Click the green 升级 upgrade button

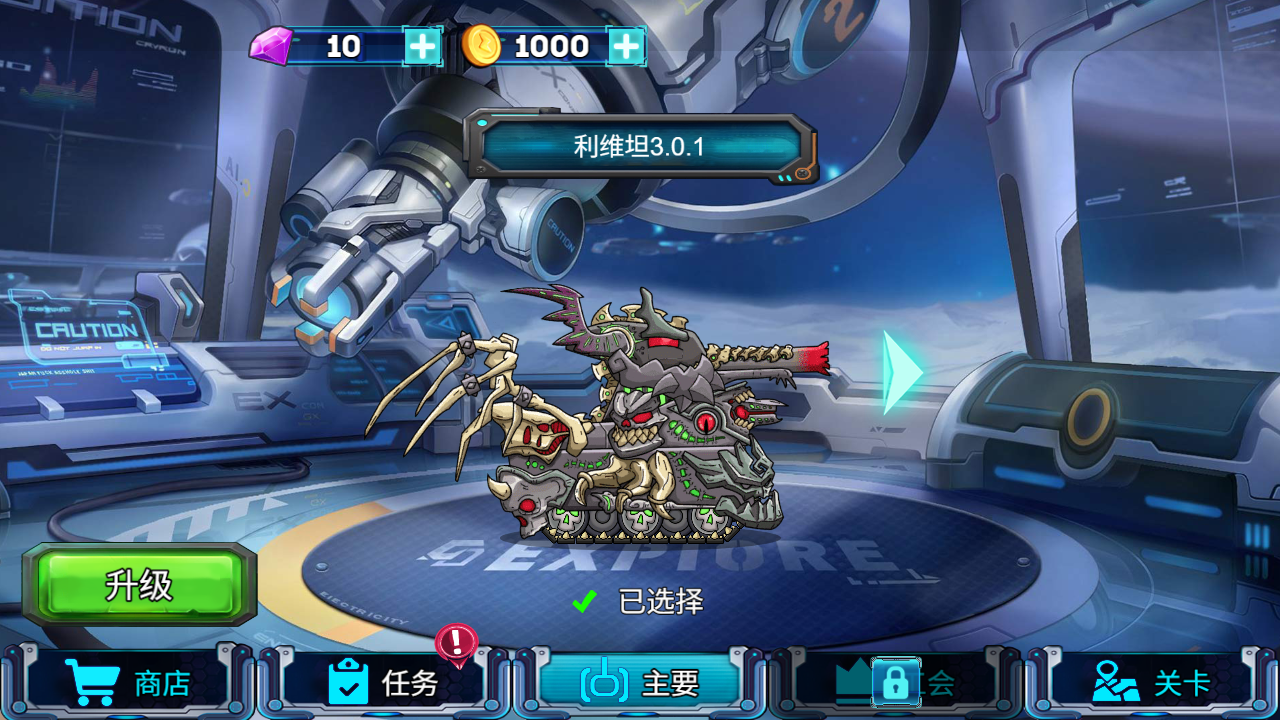(x=140, y=585)
